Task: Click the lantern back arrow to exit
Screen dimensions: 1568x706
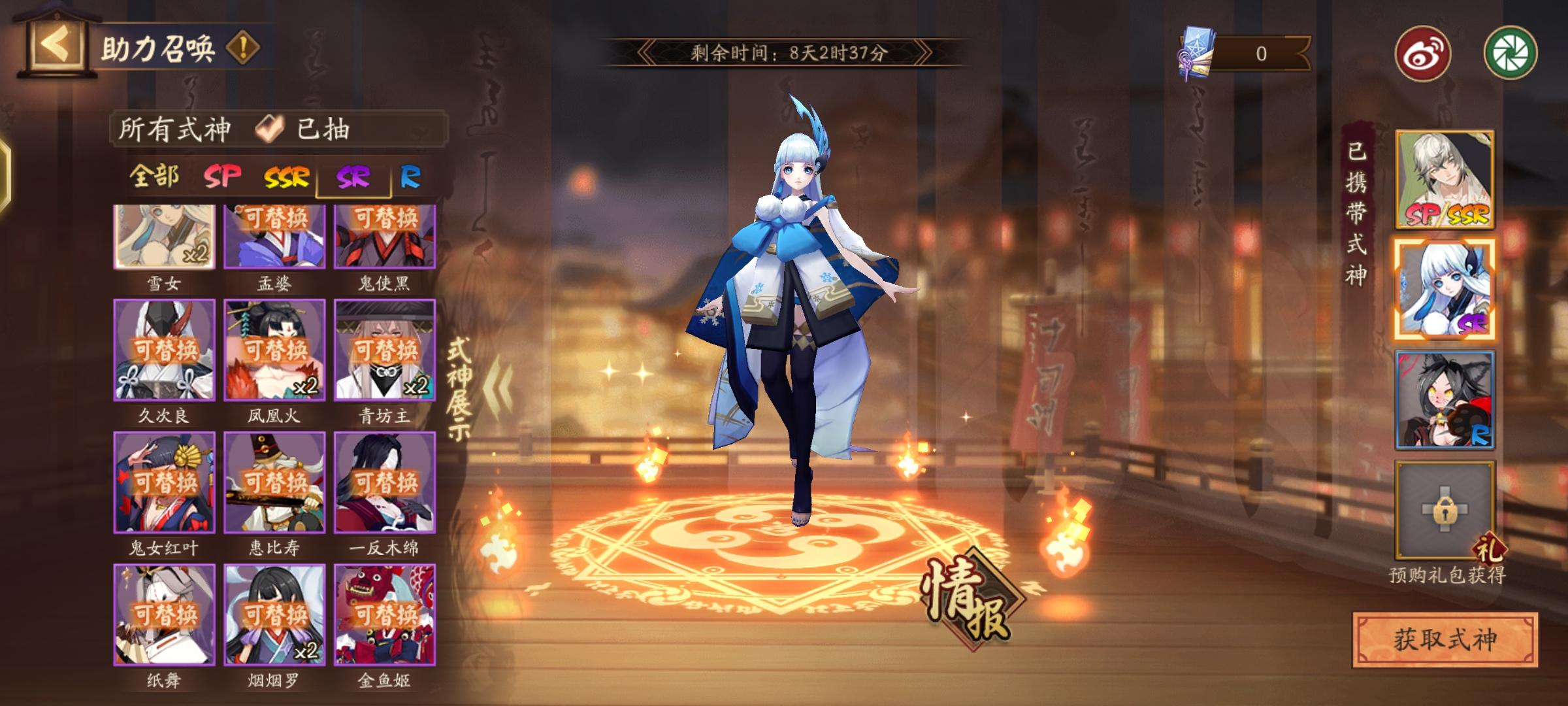Action: (x=57, y=44)
